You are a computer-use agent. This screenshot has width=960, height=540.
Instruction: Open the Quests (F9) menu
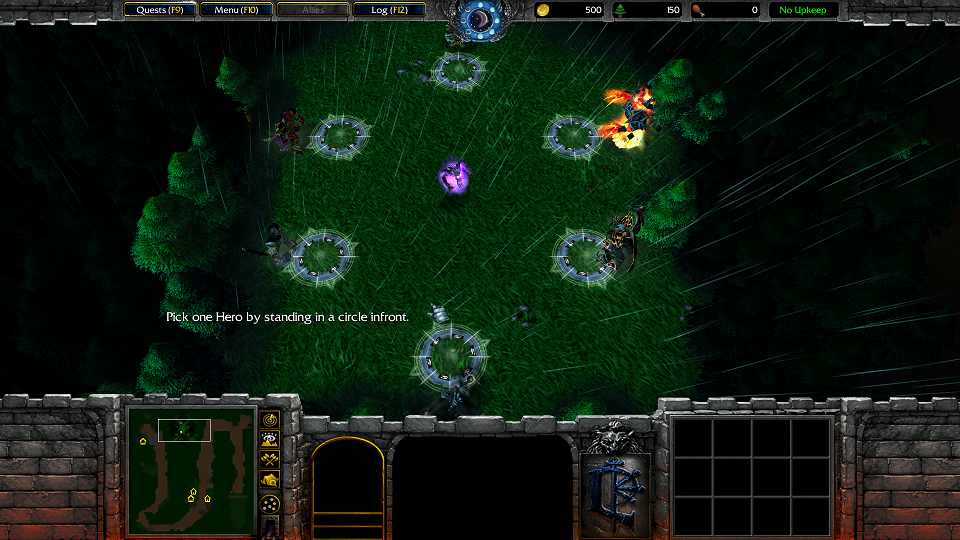[x=160, y=10]
